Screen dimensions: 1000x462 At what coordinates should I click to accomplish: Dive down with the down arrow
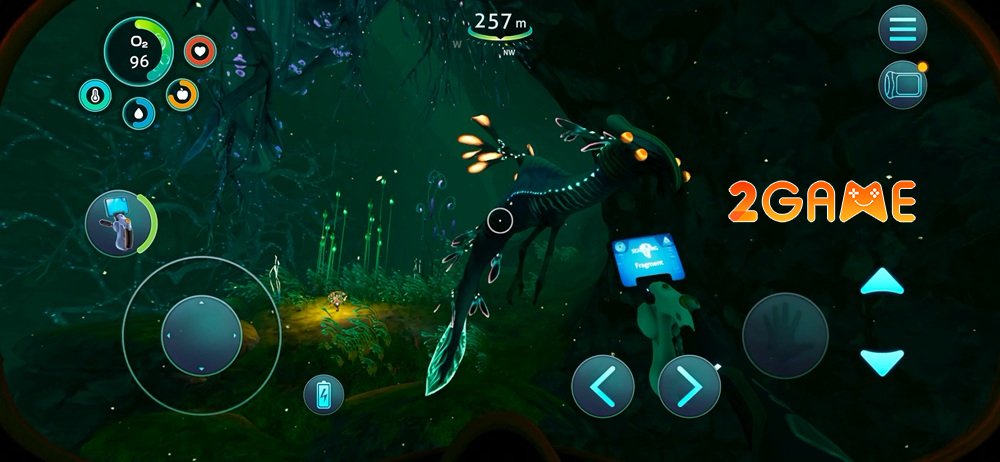pyautogui.click(x=882, y=361)
